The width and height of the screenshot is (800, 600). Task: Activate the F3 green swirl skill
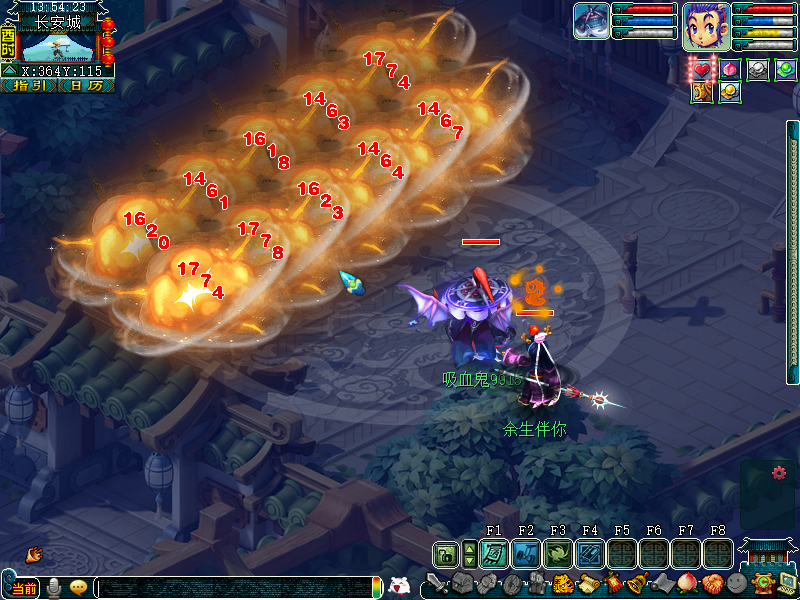tap(558, 553)
